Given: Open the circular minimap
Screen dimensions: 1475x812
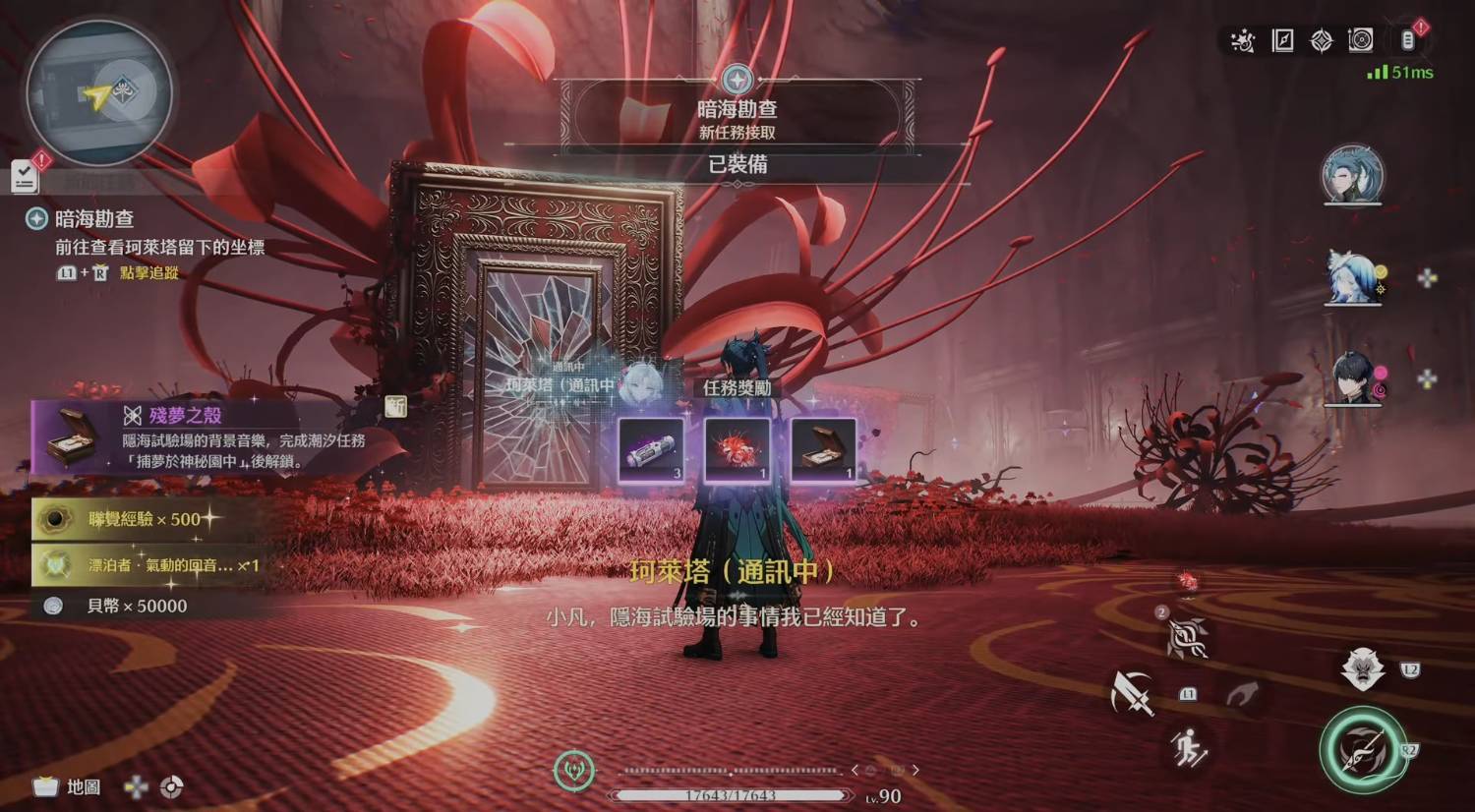Looking at the screenshot, I should (x=99, y=93).
